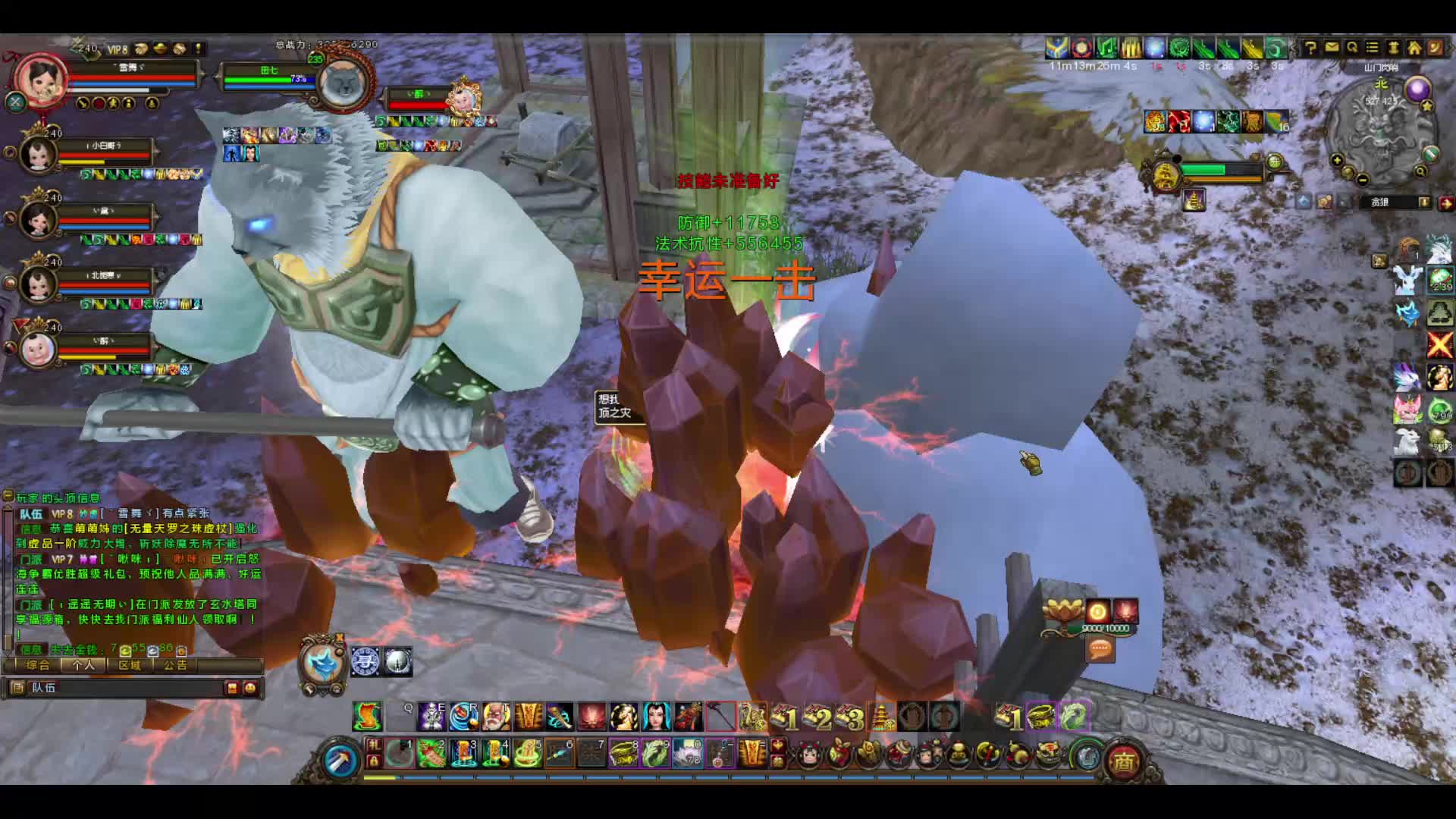
Task: Open the question mark help button
Action: coord(1310,49)
